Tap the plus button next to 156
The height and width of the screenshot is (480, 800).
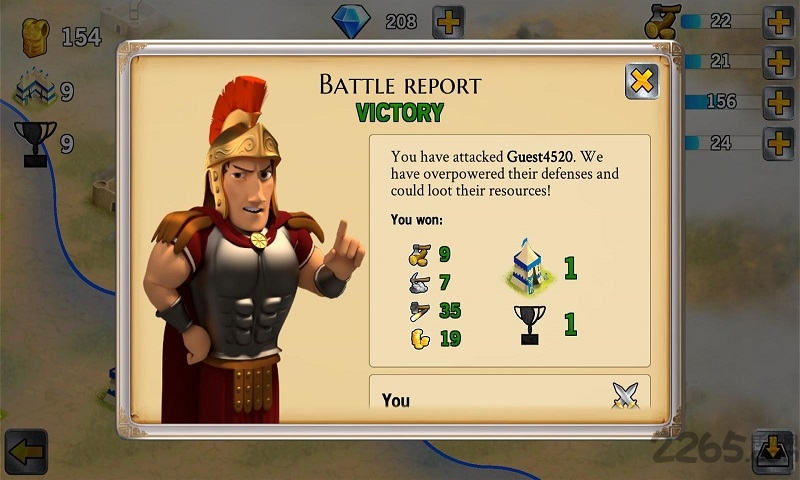(x=778, y=102)
